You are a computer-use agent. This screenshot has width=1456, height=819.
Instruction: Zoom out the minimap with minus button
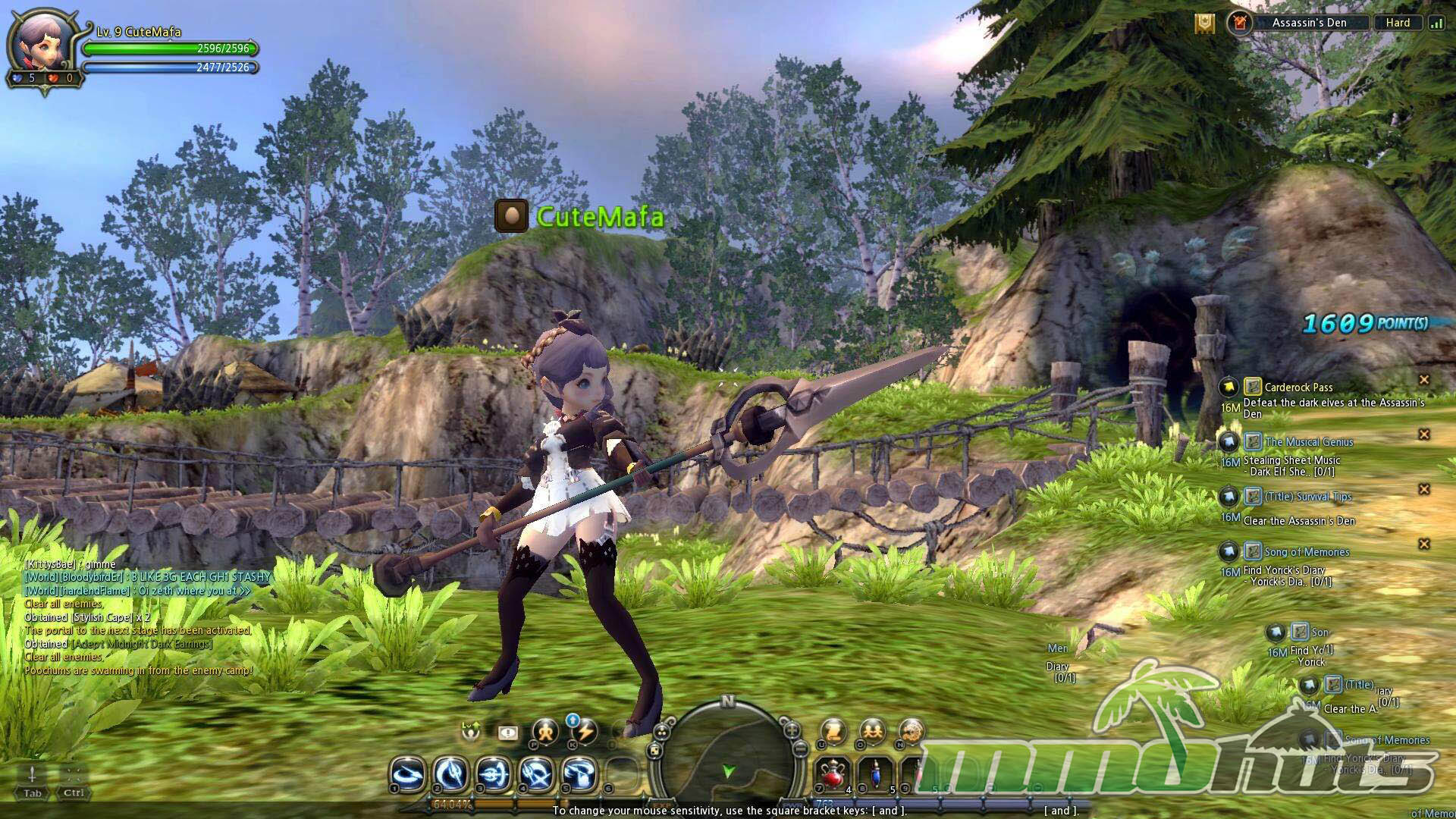[800, 748]
